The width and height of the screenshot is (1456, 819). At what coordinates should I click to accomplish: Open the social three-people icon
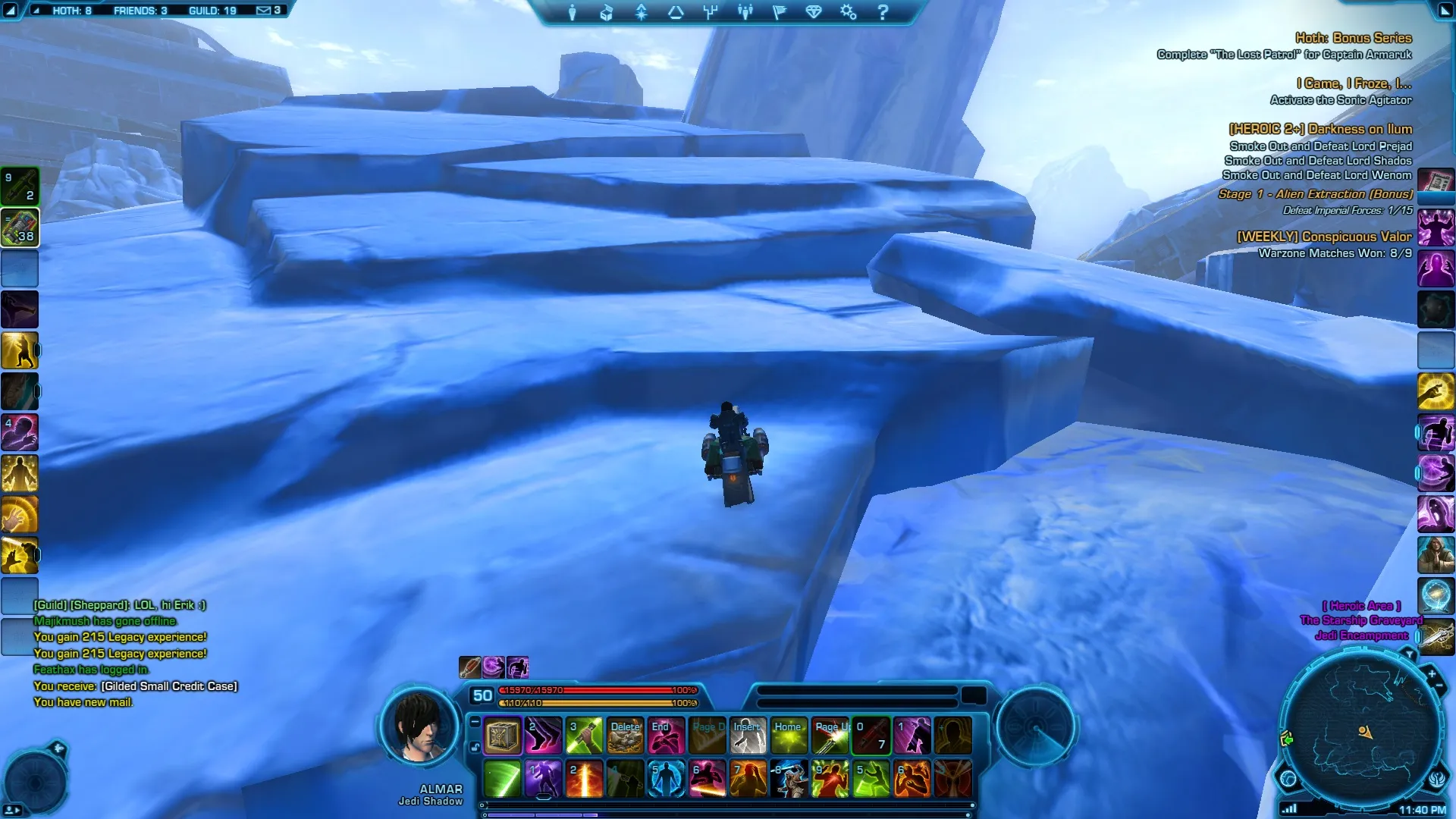(x=745, y=12)
